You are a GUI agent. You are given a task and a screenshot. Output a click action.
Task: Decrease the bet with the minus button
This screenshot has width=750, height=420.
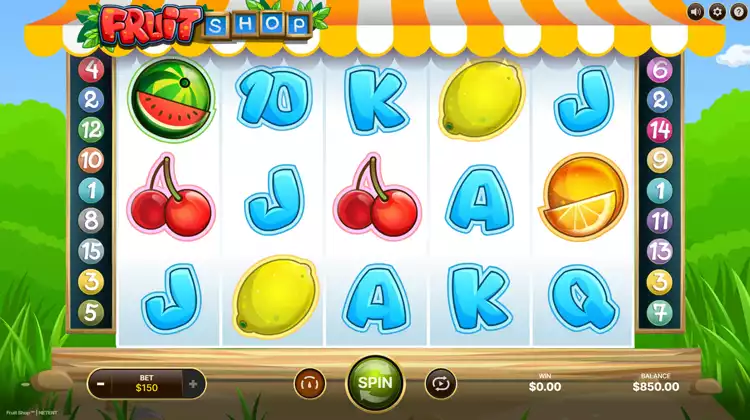tap(100, 382)
